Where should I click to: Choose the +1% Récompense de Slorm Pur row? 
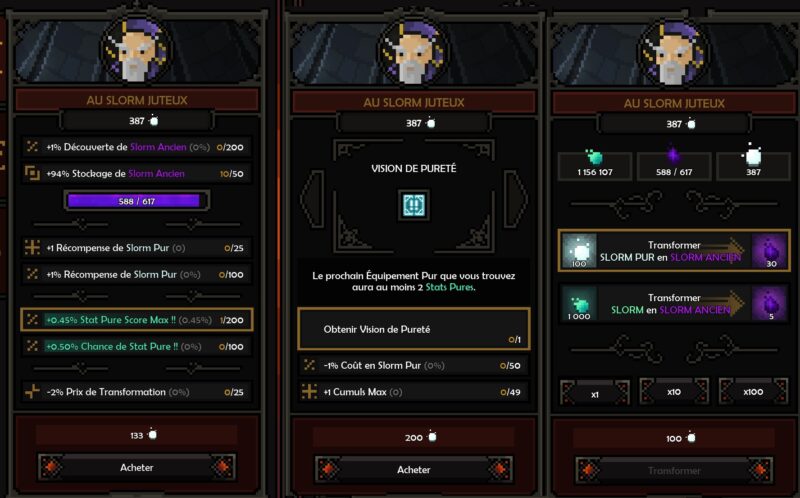click(x=136, y=274)
